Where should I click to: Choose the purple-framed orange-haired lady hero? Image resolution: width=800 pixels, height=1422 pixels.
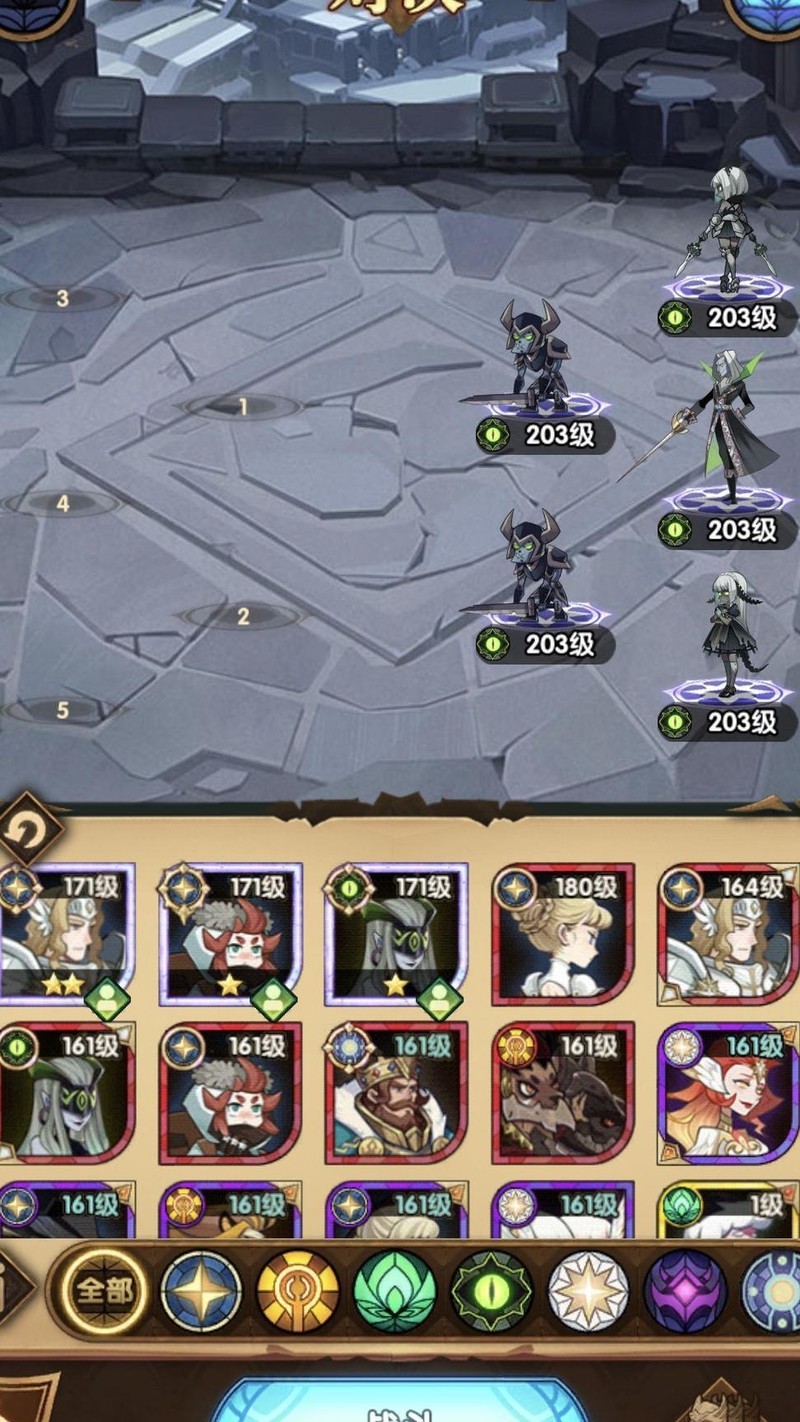(728, 1092)
